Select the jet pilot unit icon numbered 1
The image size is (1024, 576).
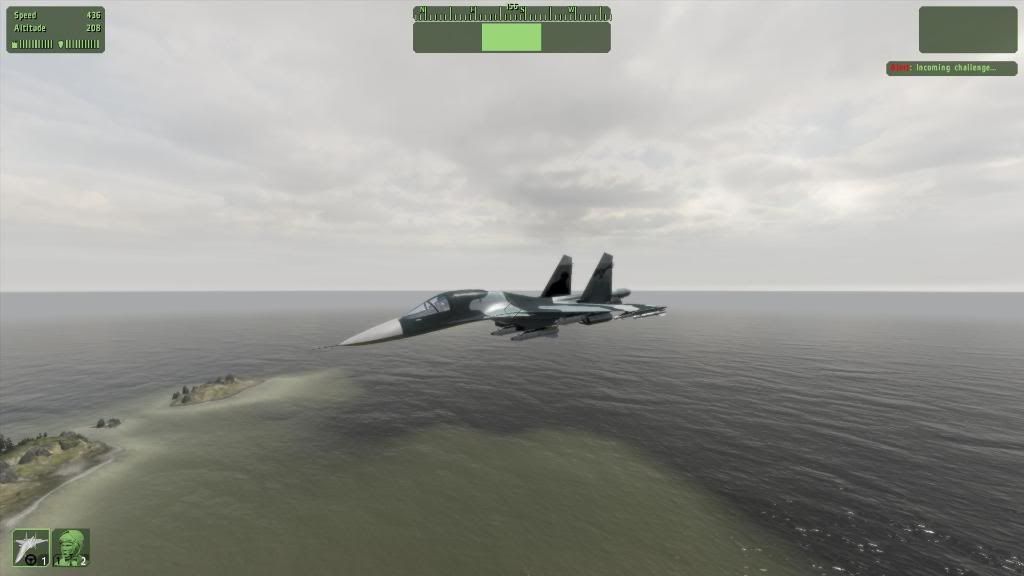tap(30, 547)
